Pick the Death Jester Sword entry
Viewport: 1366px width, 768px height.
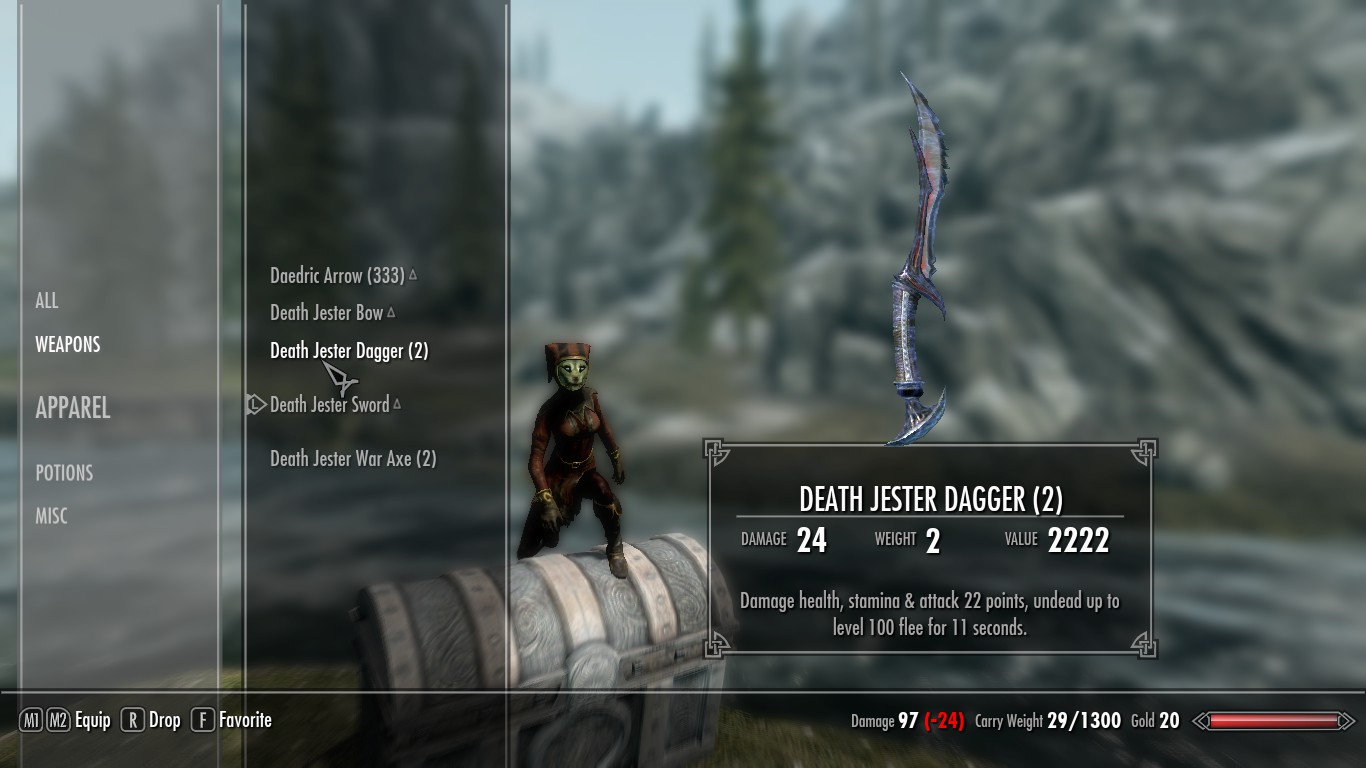coord(329,404)
